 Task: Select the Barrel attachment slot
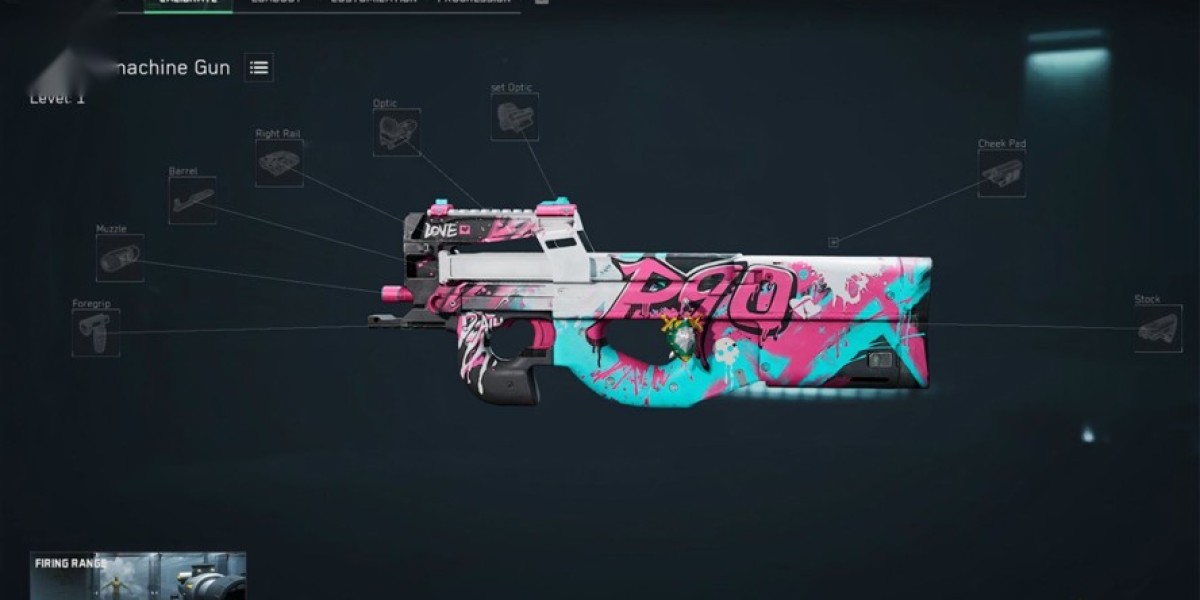pos(192,200)
